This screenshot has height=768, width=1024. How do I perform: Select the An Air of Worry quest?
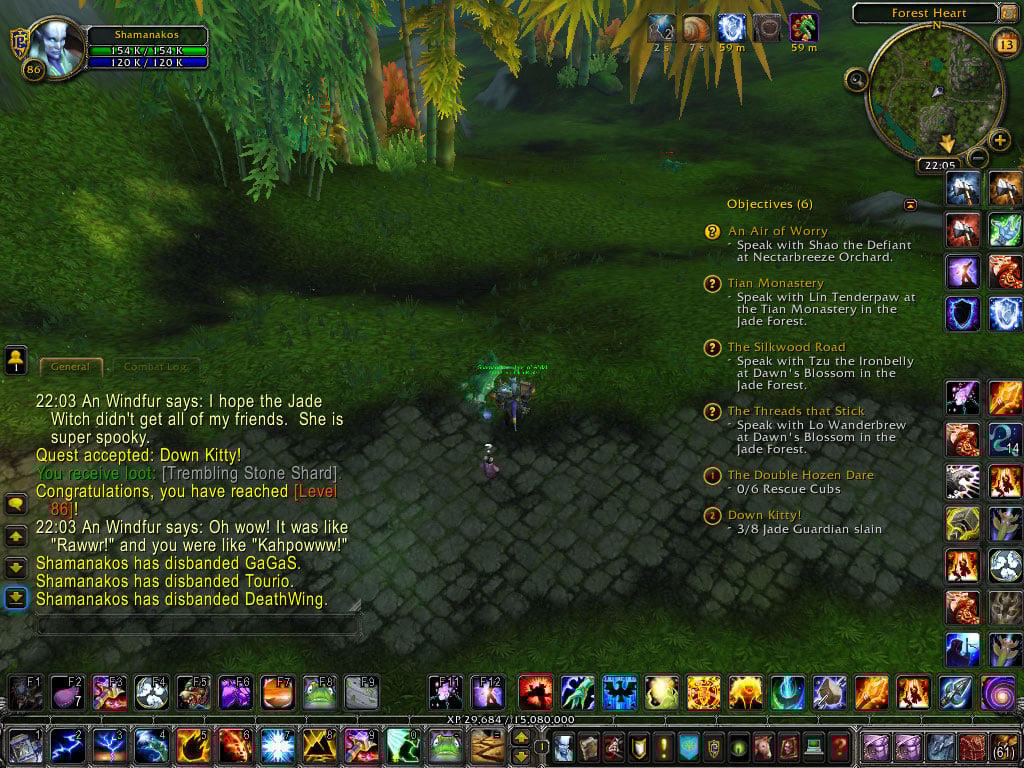pyautogui.click(x=777, y=231)
